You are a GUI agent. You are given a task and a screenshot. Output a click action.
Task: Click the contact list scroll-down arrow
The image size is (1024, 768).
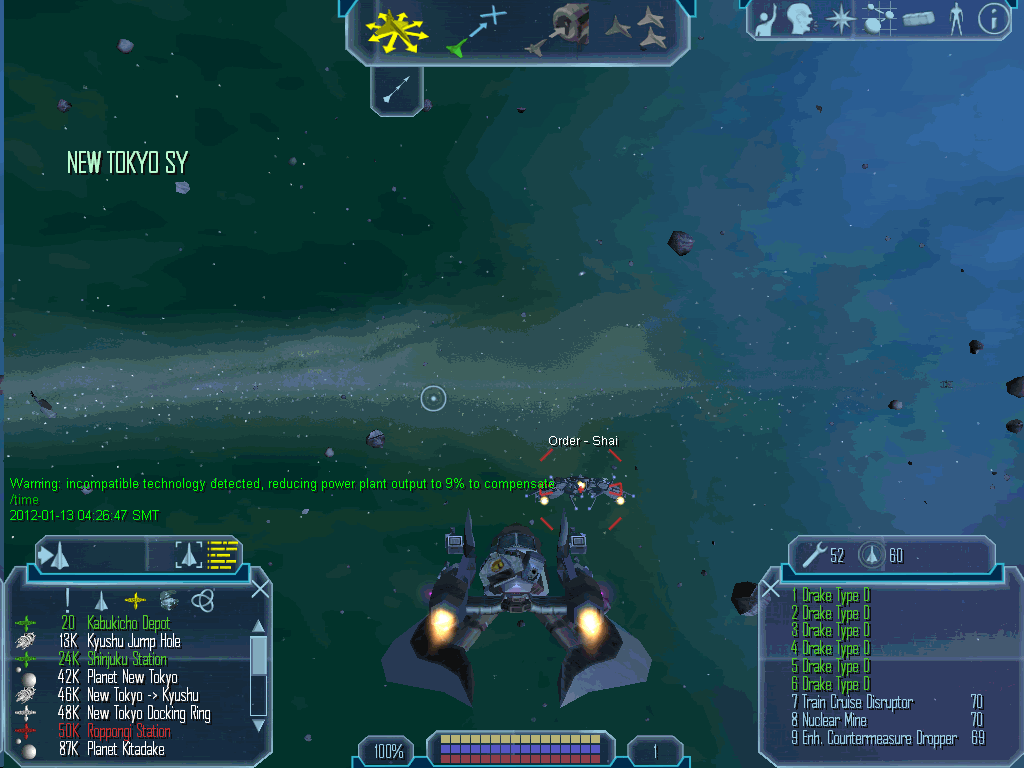point(258,724)
